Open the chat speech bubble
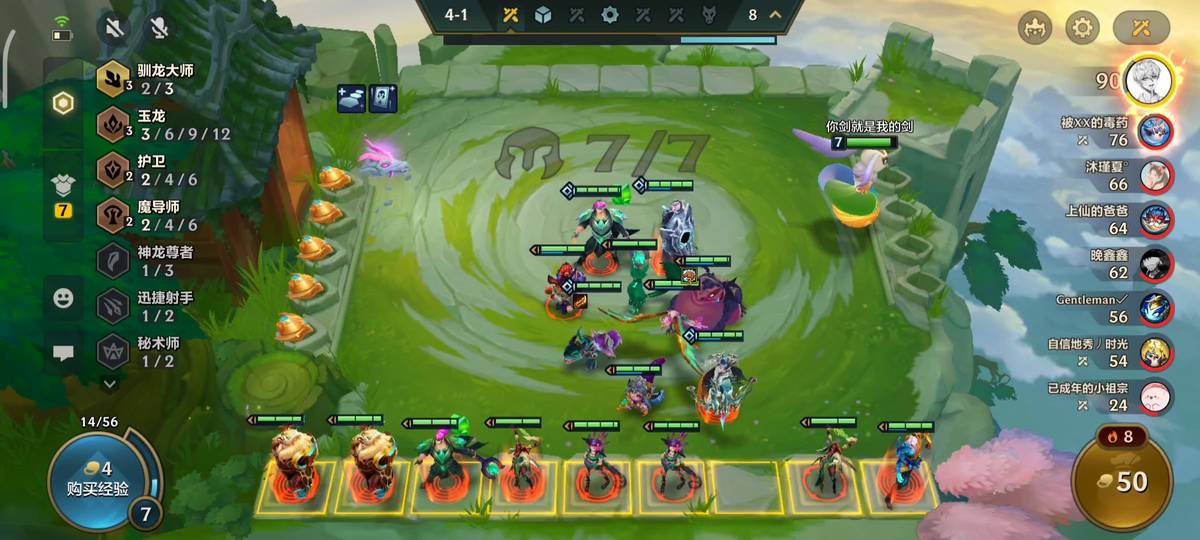The height and width of the screenshot is (540, 1200). tap(63, 353)
